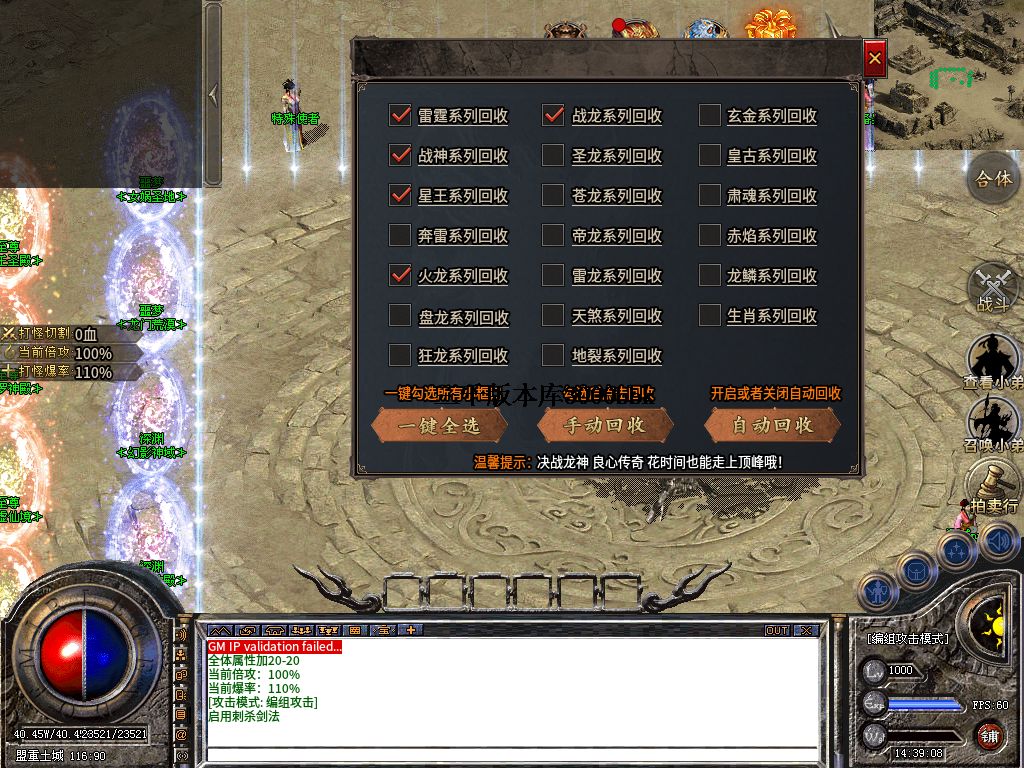Enable 生肖系列回收 checkbox
This screenshot has width=1024, height=768.
(x=709, y=315)
